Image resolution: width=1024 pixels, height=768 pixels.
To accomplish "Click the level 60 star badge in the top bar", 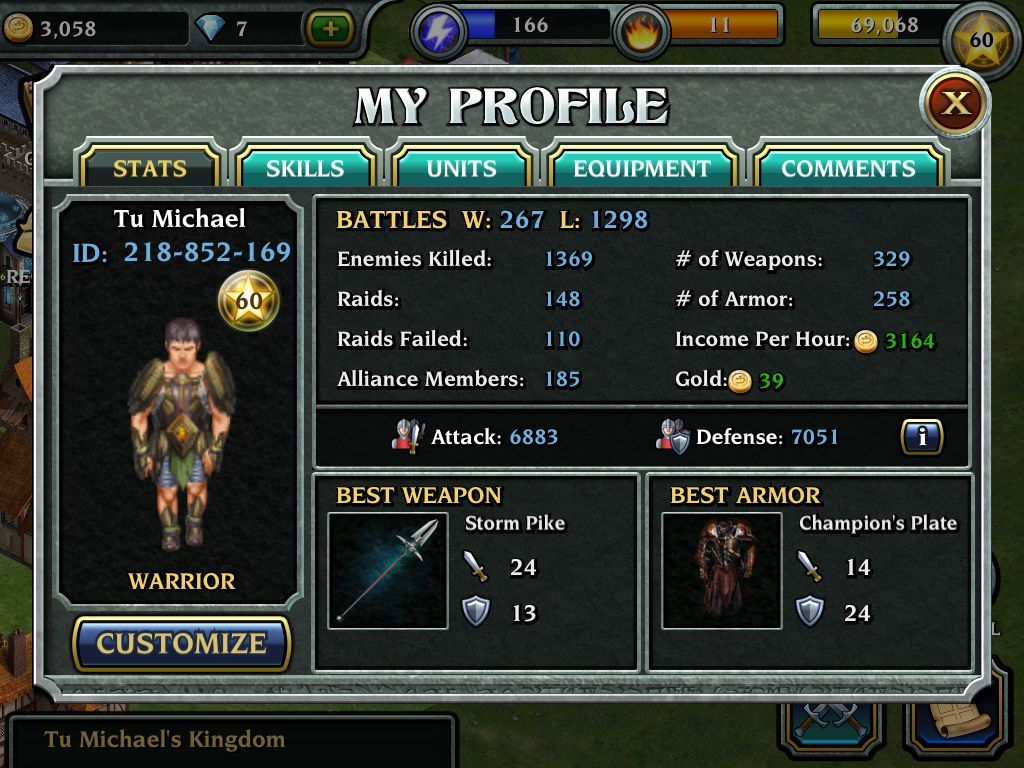I will (x=981, y=41).
